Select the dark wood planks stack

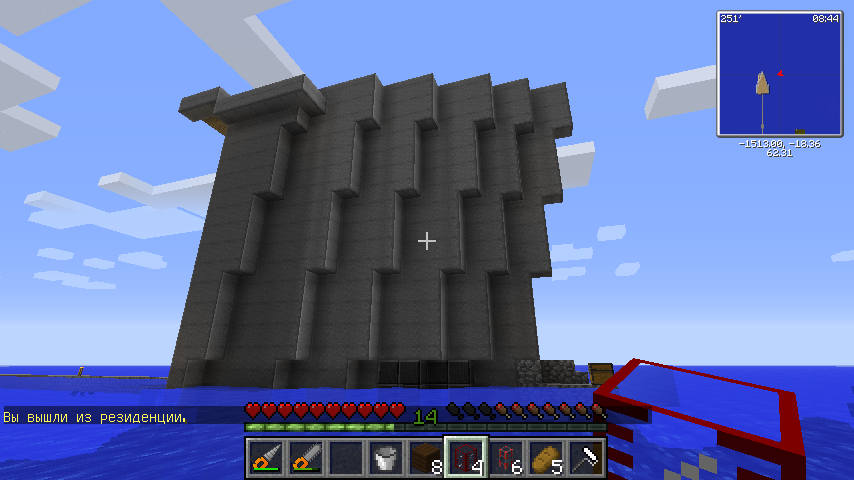(425, 459)
